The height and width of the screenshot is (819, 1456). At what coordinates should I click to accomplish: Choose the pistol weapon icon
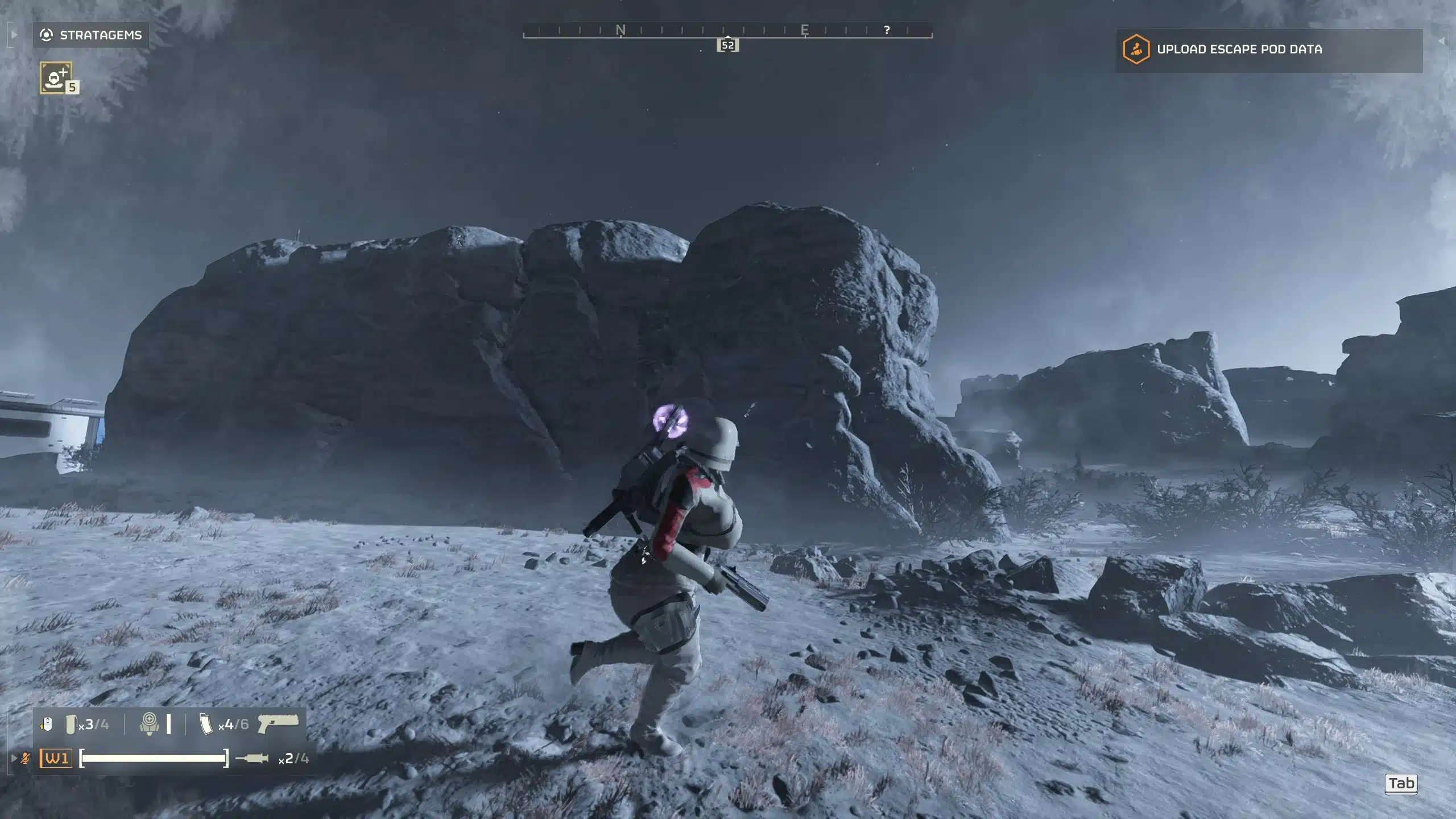pyautogui.click(x=278, y=723)
